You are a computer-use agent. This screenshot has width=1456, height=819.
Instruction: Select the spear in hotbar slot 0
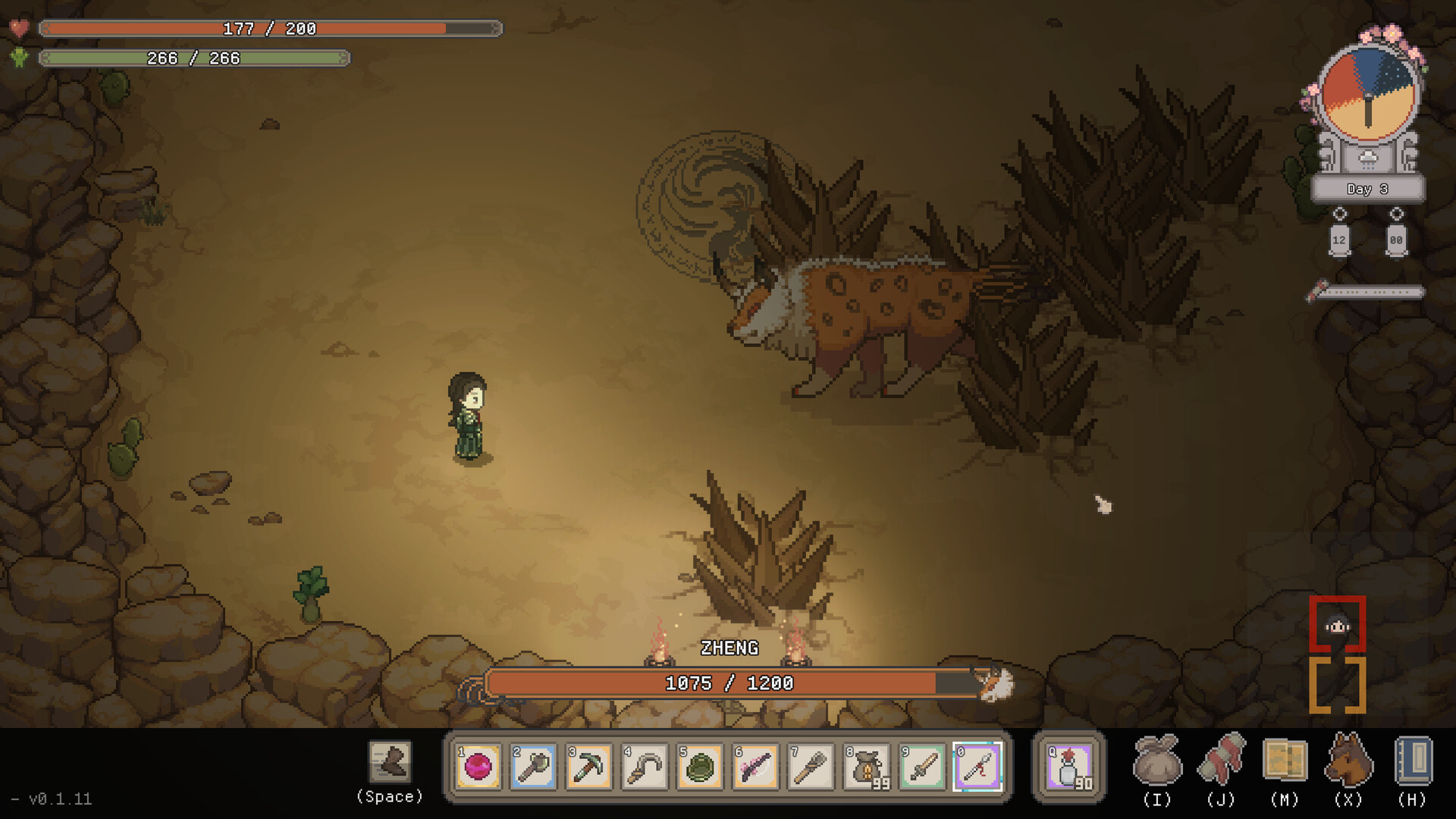[977, 767]
